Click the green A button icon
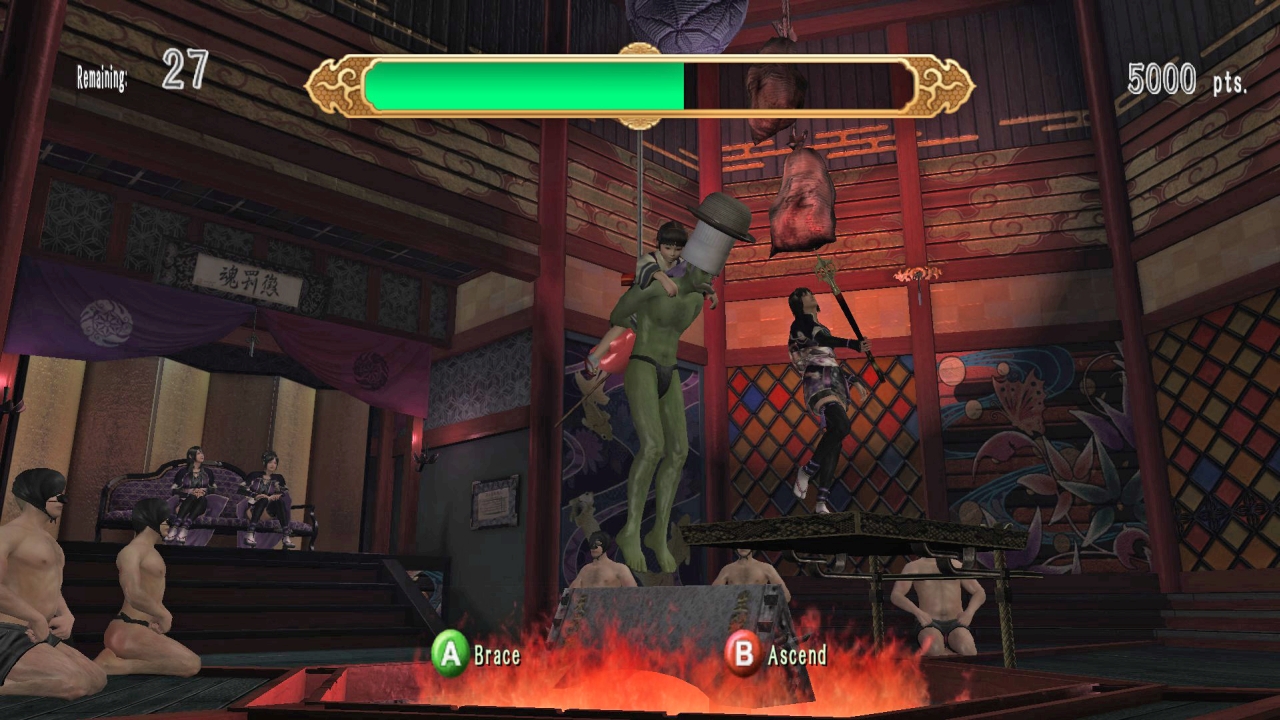Image resolution: width=1280 pixels, height=720 pixels. coord(452,657)
